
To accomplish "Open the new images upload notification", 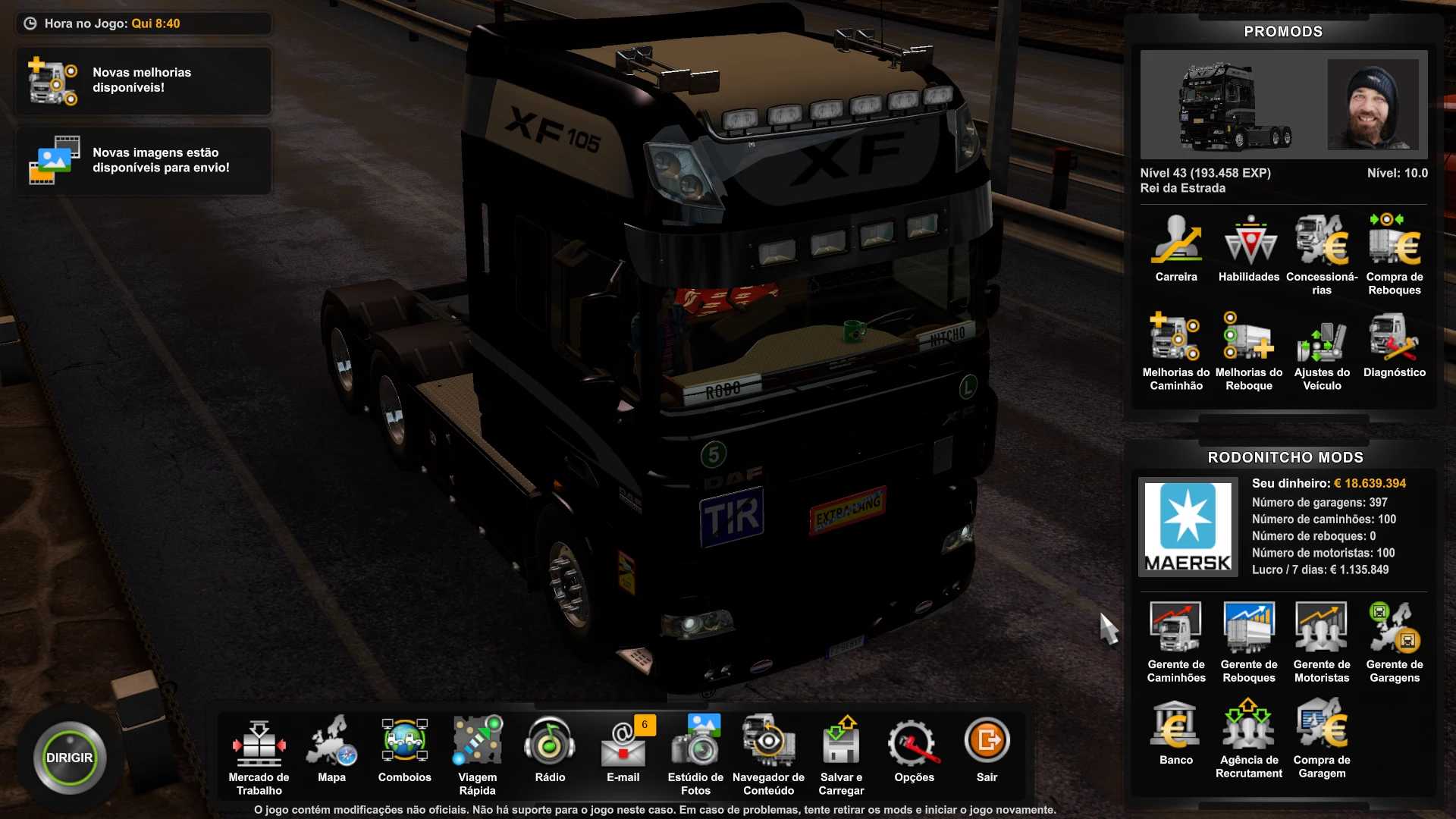I will [x=143, y=161].
